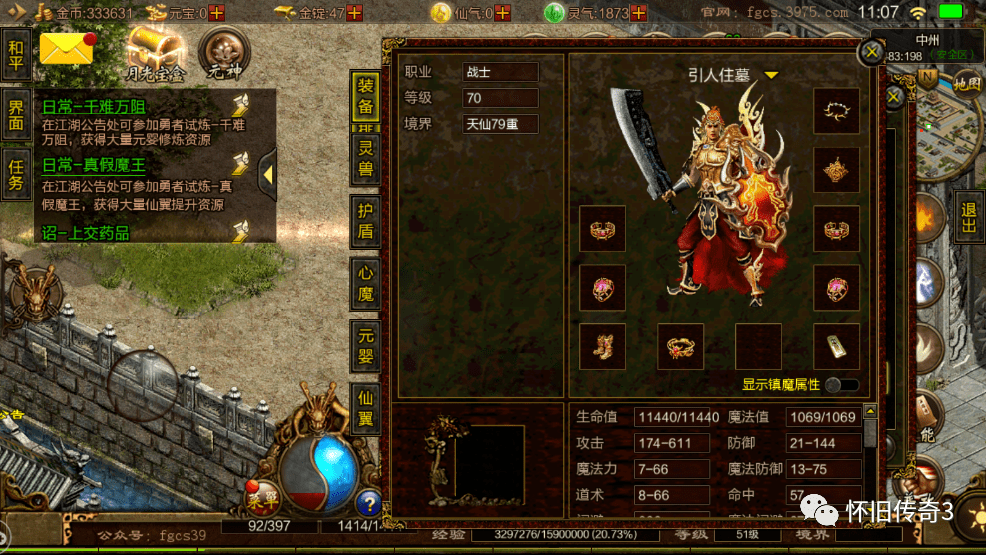Close the character equipment panel
This screenshot has height=555, width=986.
(873, 51)
